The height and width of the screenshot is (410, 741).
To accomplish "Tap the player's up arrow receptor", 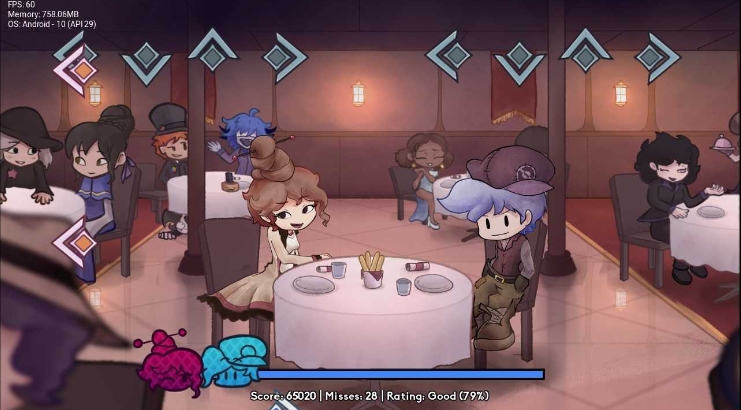I will pos(586,52).
